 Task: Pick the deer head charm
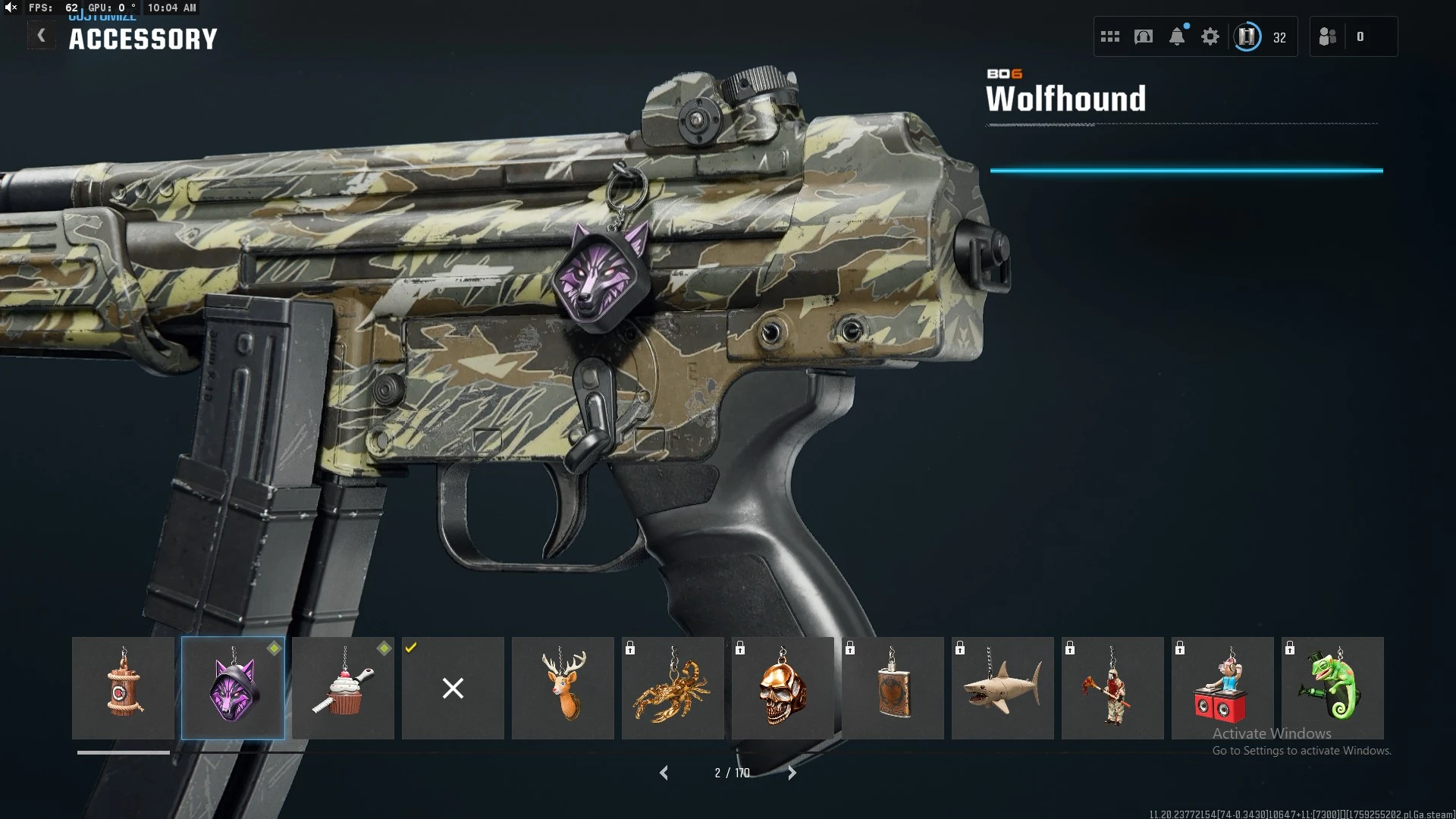(563, 688)
